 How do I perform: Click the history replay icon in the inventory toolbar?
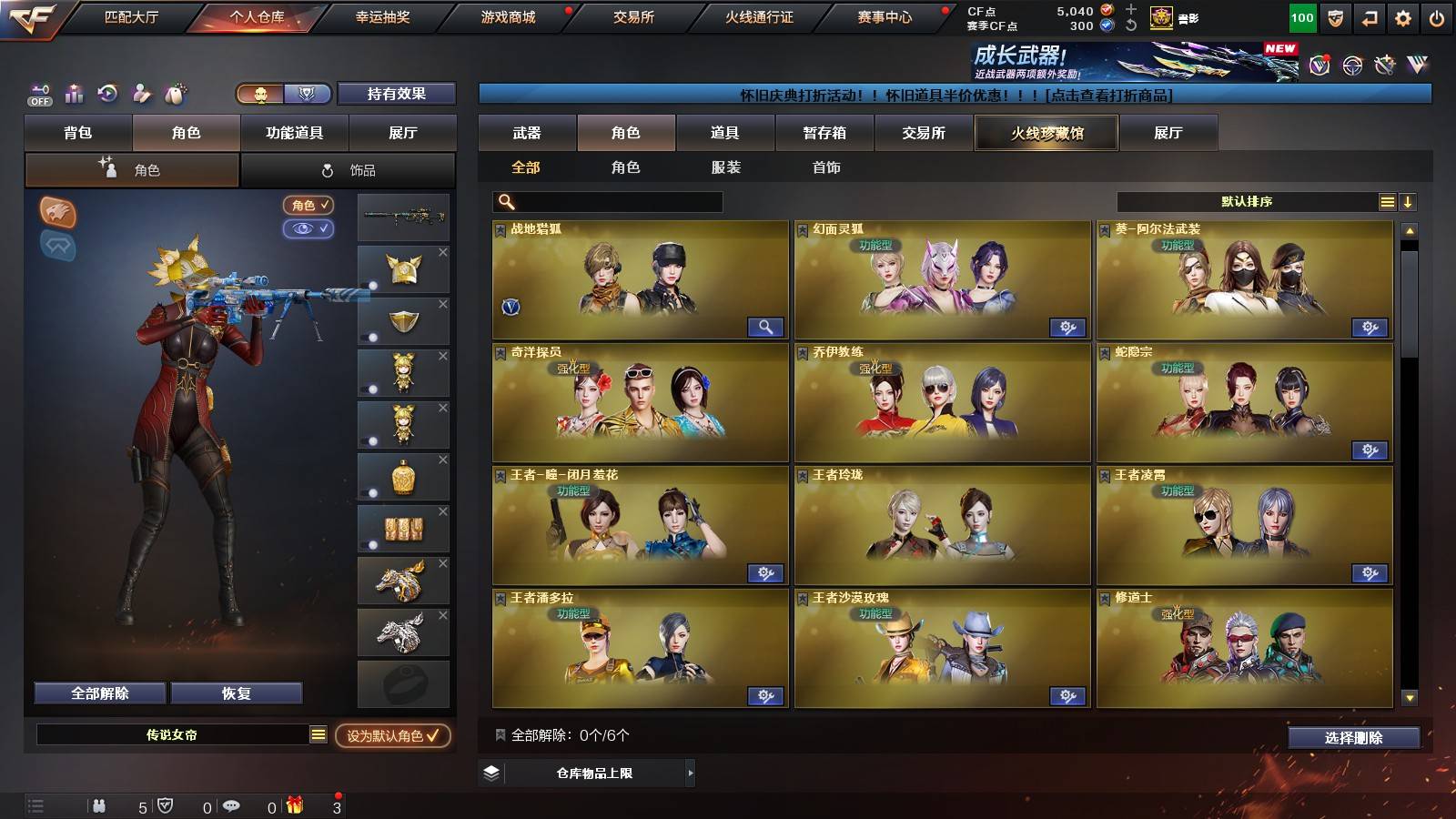point(106,91)
